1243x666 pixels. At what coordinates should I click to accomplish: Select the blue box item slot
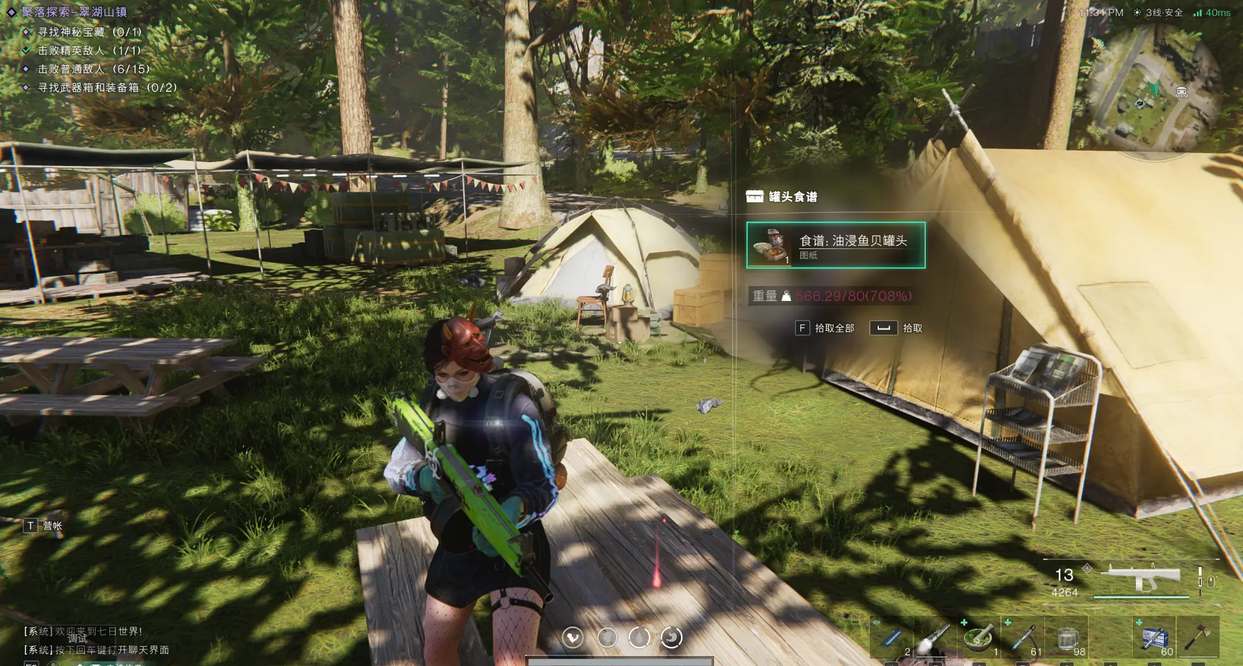[x=1154, y=638]
